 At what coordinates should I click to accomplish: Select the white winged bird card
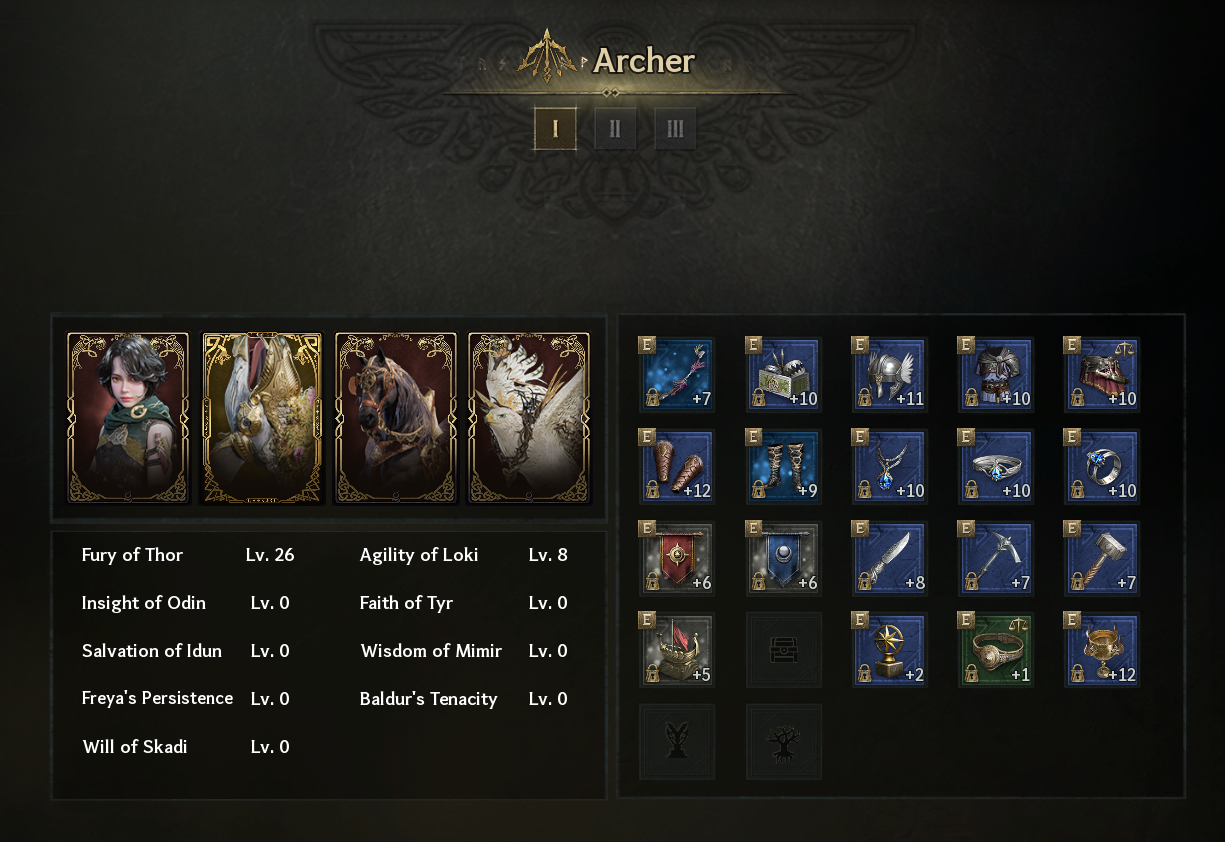pyautogui.click(x=529, y=417)
